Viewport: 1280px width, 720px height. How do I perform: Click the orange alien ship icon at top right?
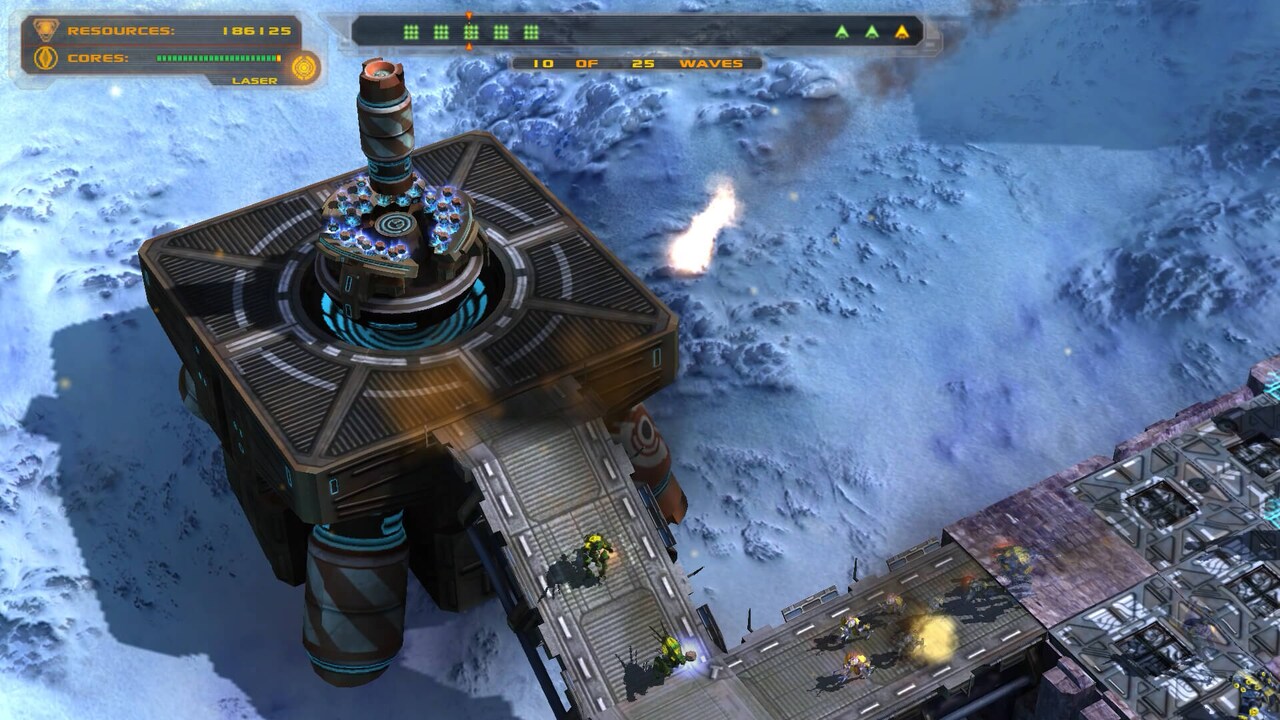point(902,31)
